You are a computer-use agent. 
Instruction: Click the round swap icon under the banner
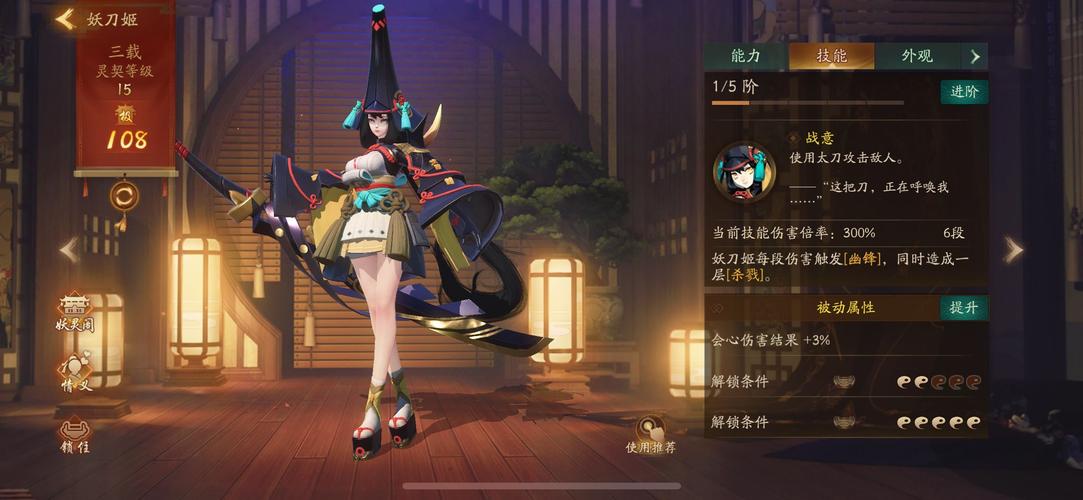point(124,195)
